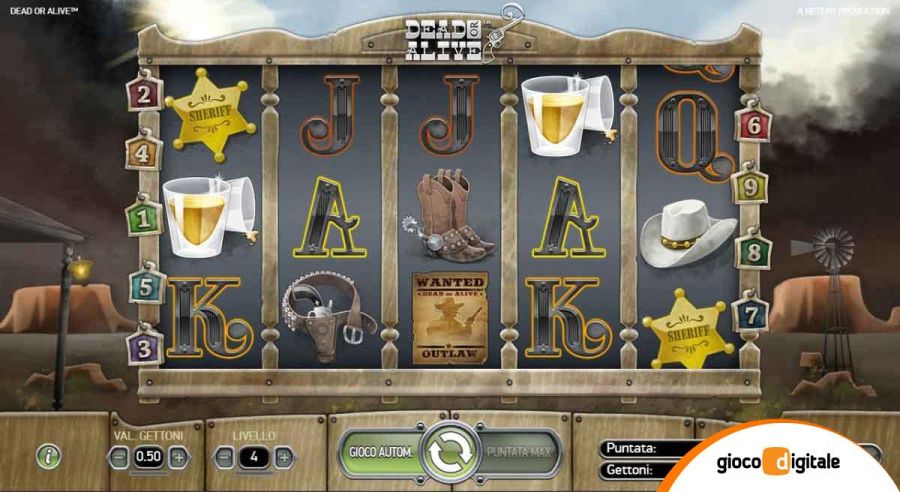Activate Gioco Autom. autoplay

pyautogui.click(x=381, y=453)
